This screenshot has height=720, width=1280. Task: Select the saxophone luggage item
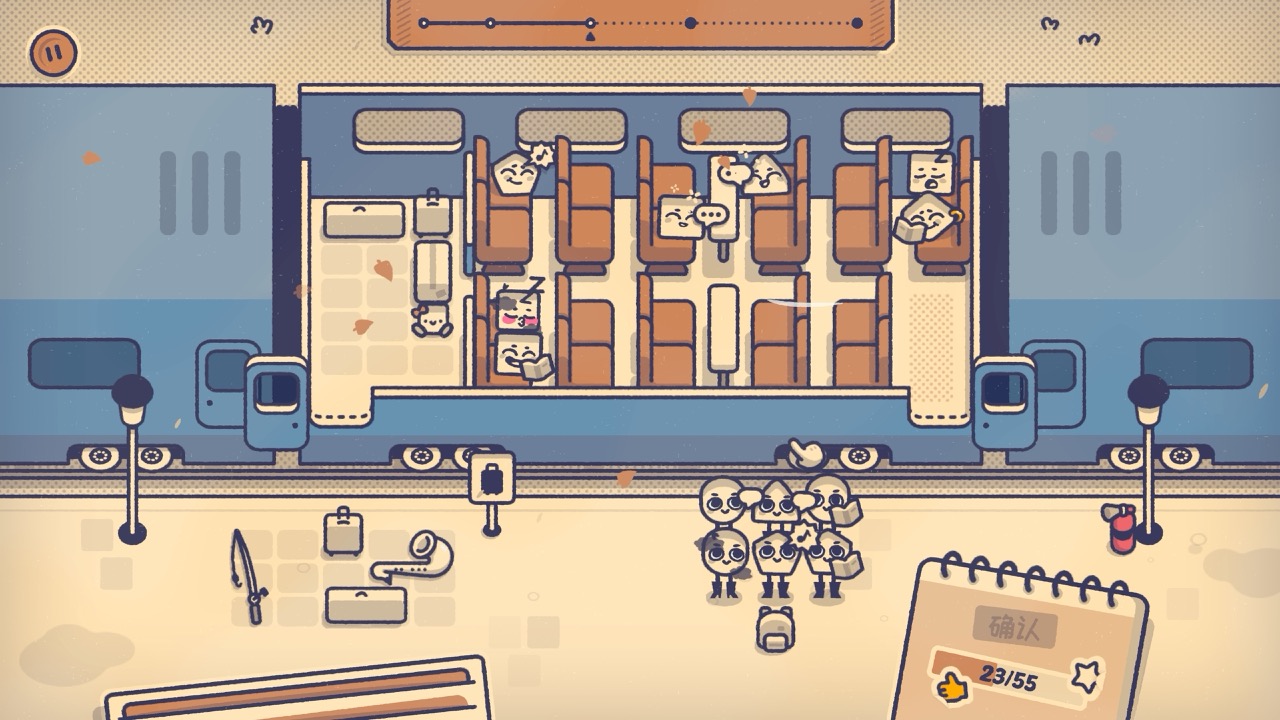tap(413, 559)
